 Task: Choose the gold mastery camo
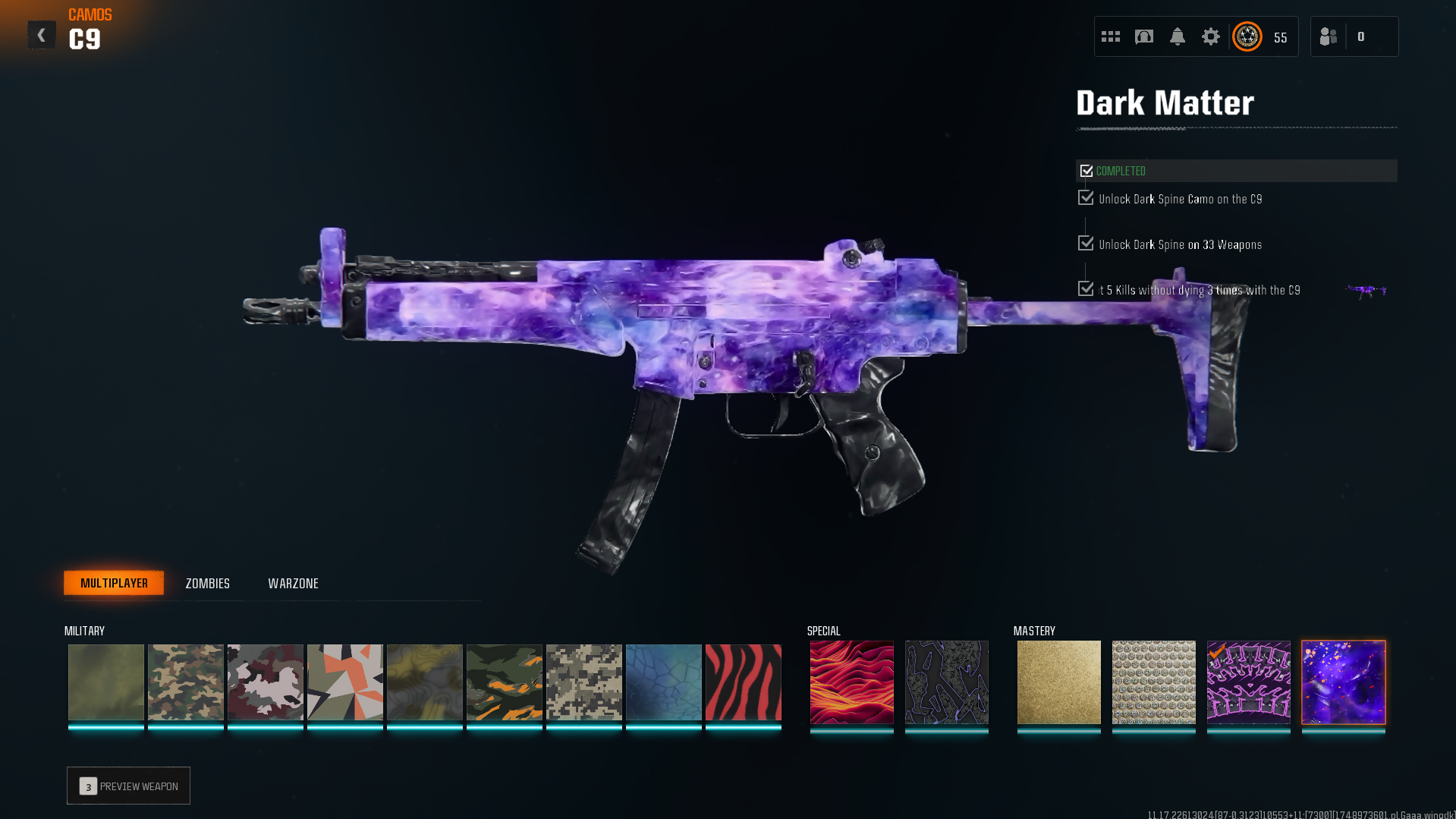[x=1058, y=682]
